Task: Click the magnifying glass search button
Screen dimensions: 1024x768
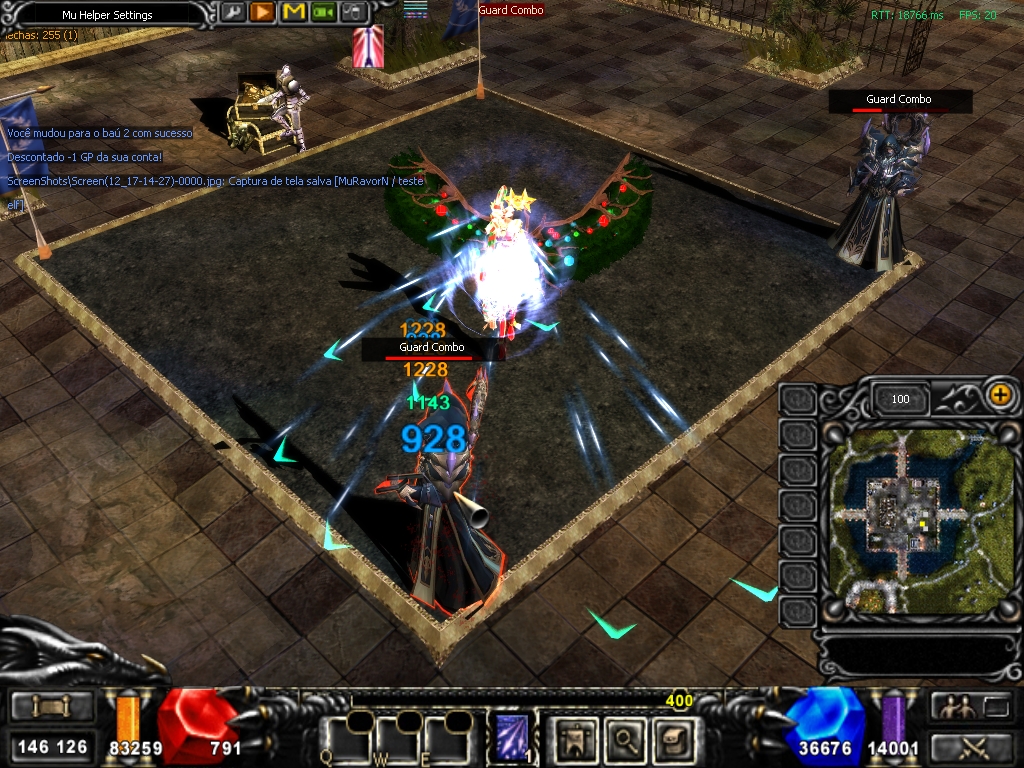Action: tap(626, 739)
